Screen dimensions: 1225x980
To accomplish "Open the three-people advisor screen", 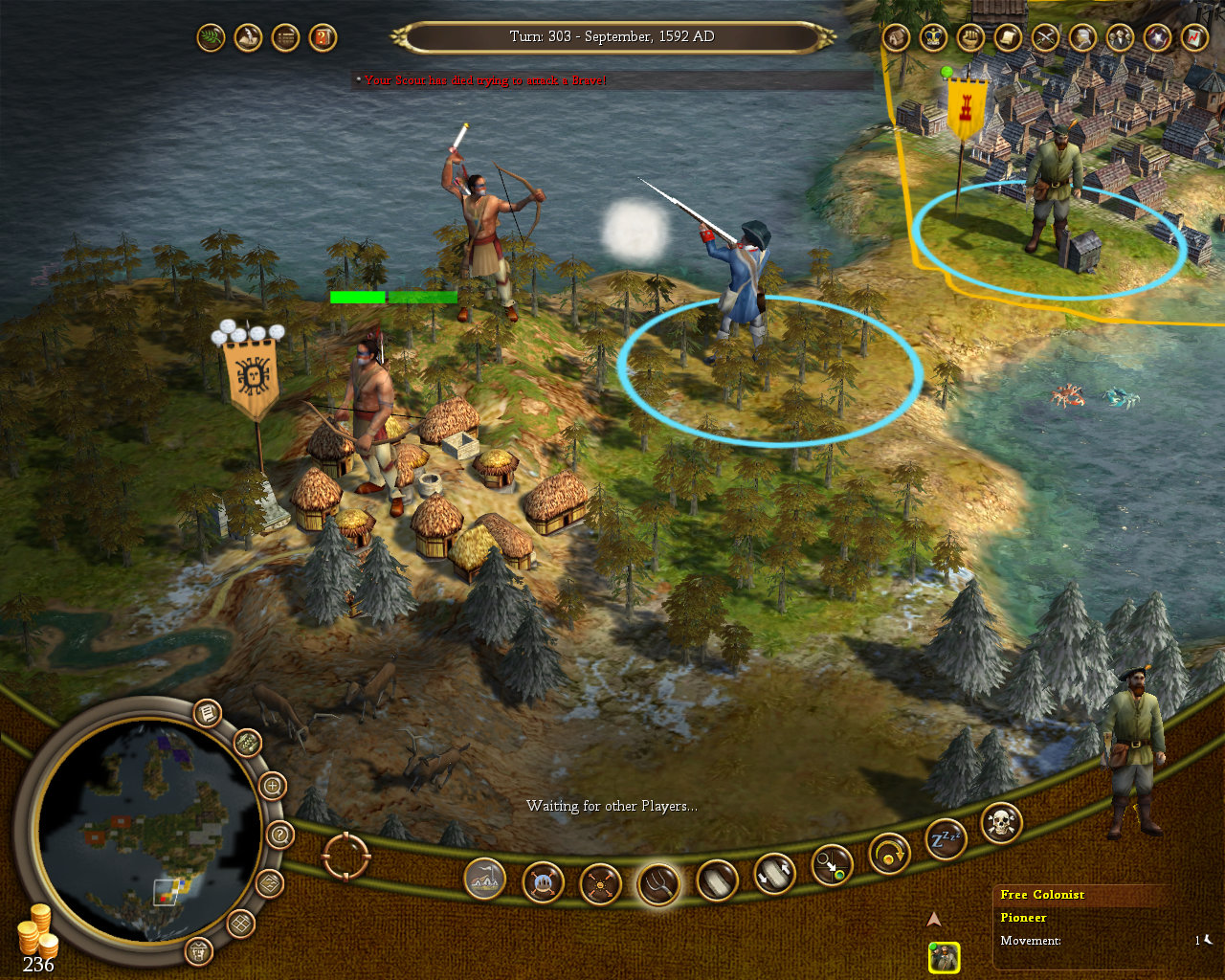I will 1121,37.
